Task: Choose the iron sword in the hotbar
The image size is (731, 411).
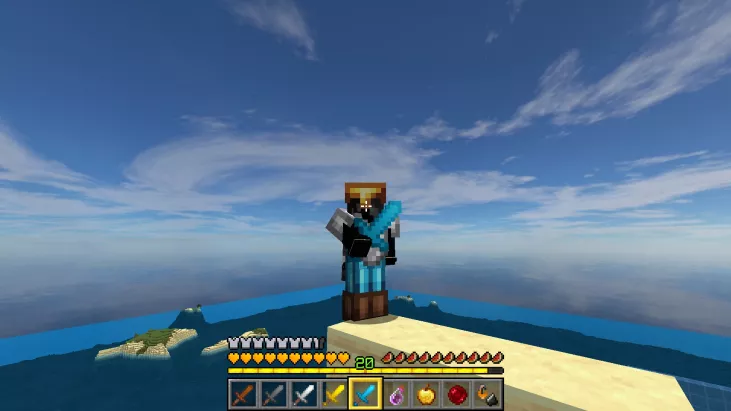Action: pyautogui.click(x=303, y=394)
